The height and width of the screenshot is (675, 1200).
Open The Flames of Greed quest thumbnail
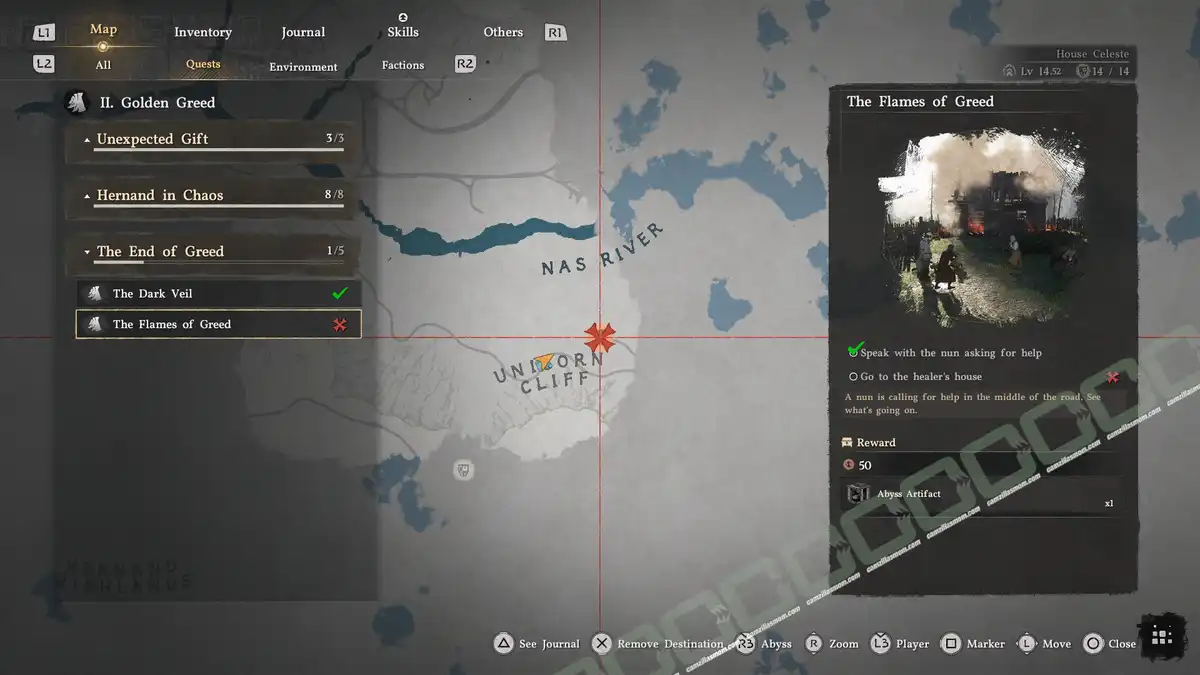983,229
